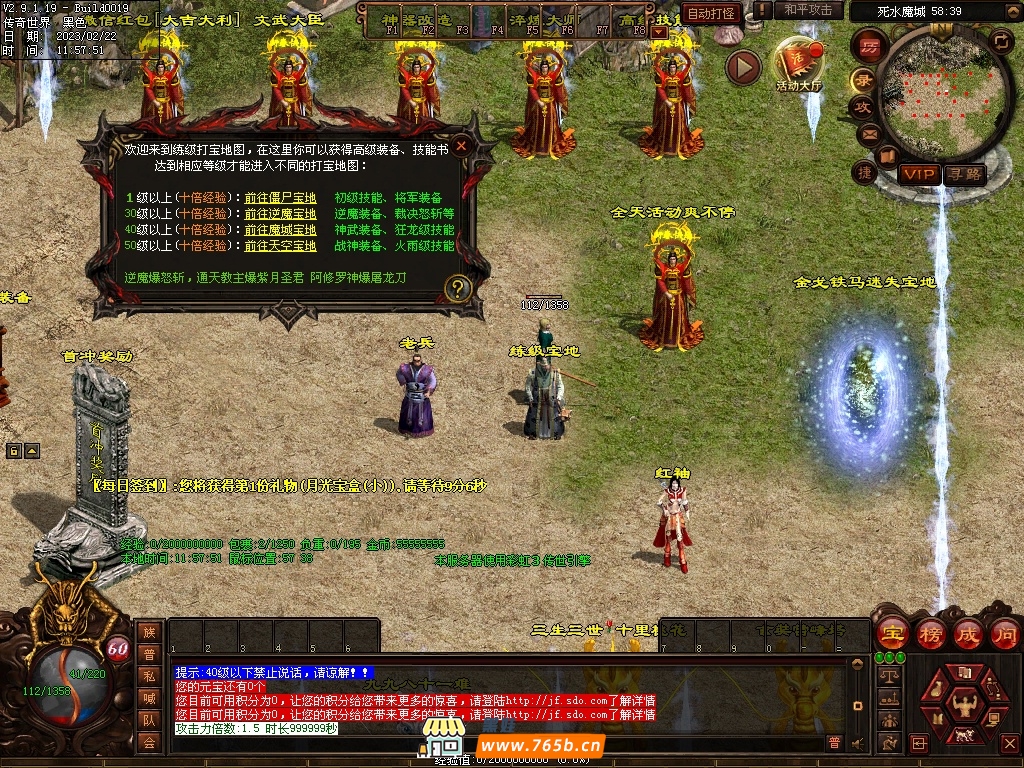
Task: Switch to 私 private chat channel
Action: 149,675
